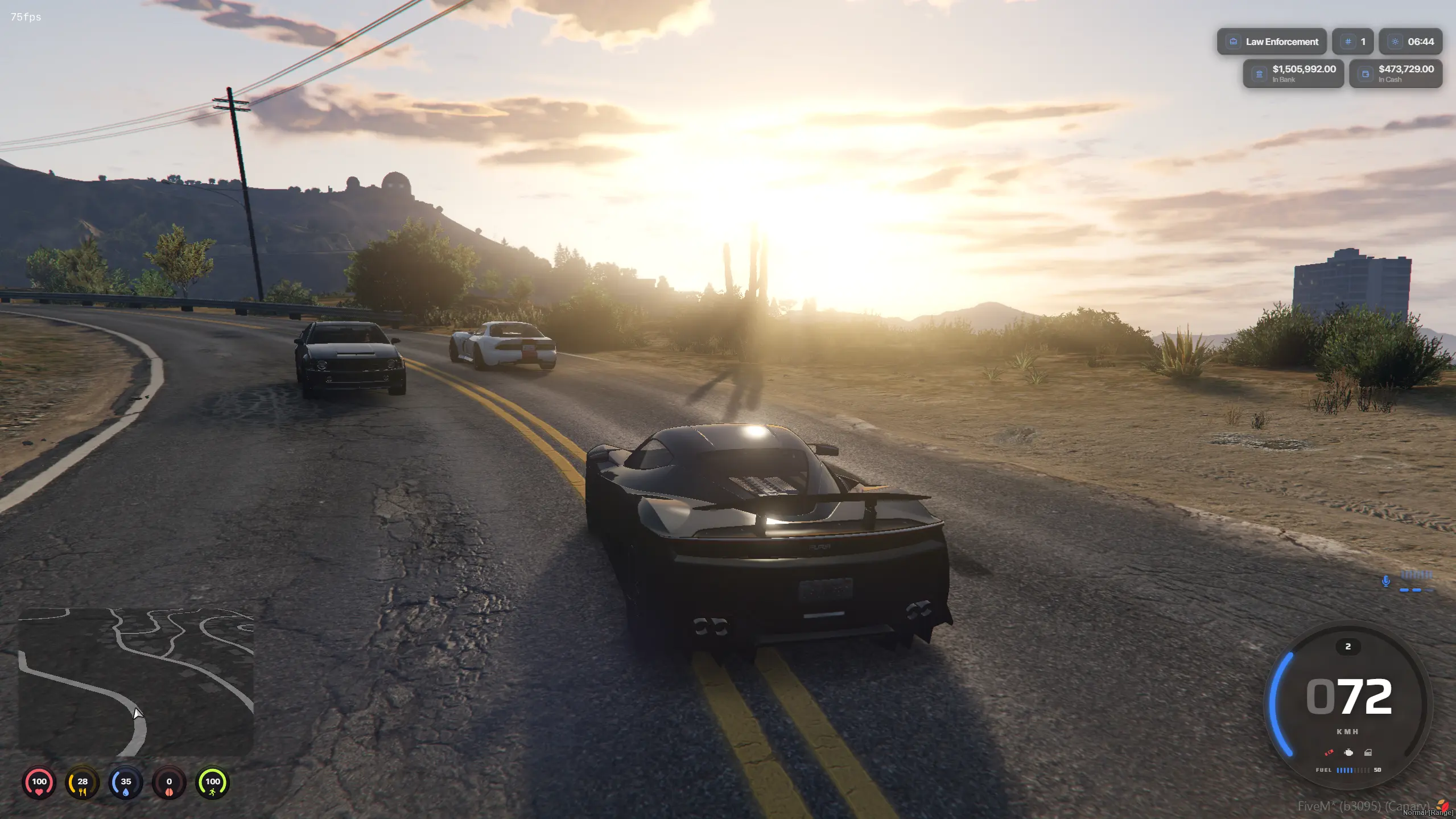Click the car door status icon
Viewport: 1456px width, 819px height.
coord(1368,752)
